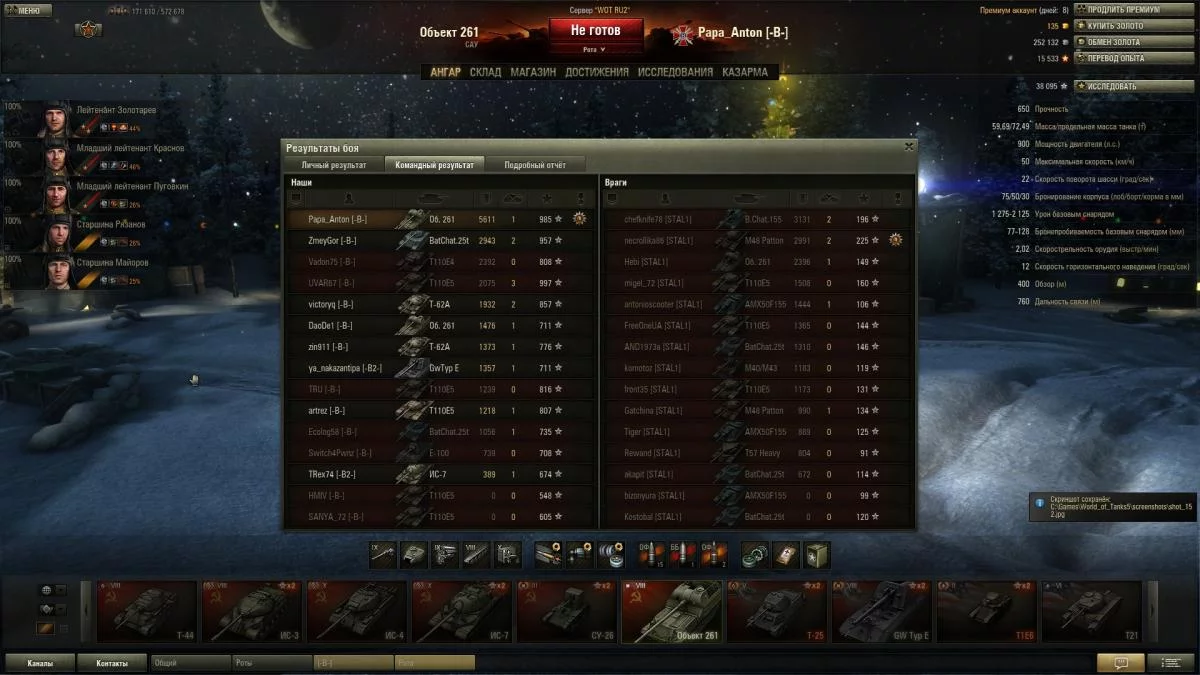
Task: Select the ИС-7 tank in the carousel
Action: click(461, 612)
